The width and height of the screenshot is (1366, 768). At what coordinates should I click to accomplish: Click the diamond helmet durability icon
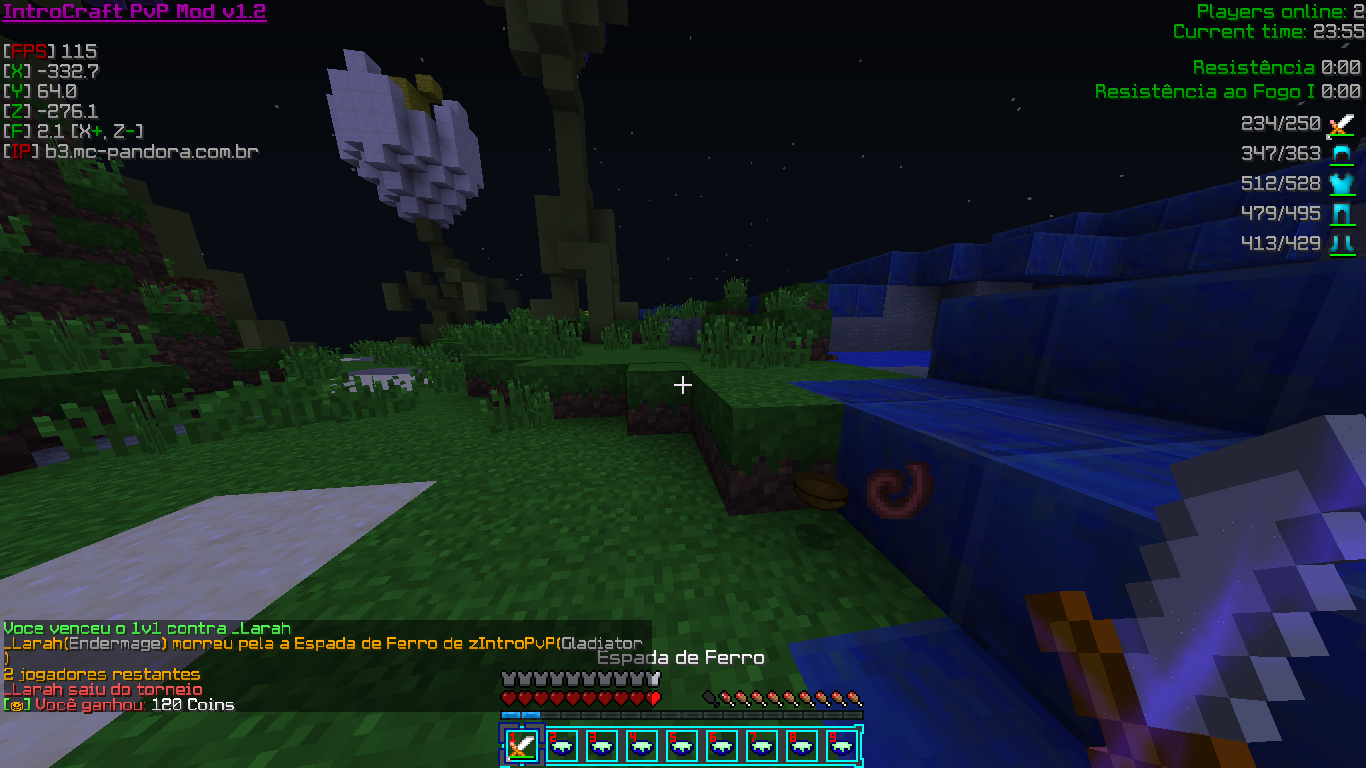[x=1340, y=154]
